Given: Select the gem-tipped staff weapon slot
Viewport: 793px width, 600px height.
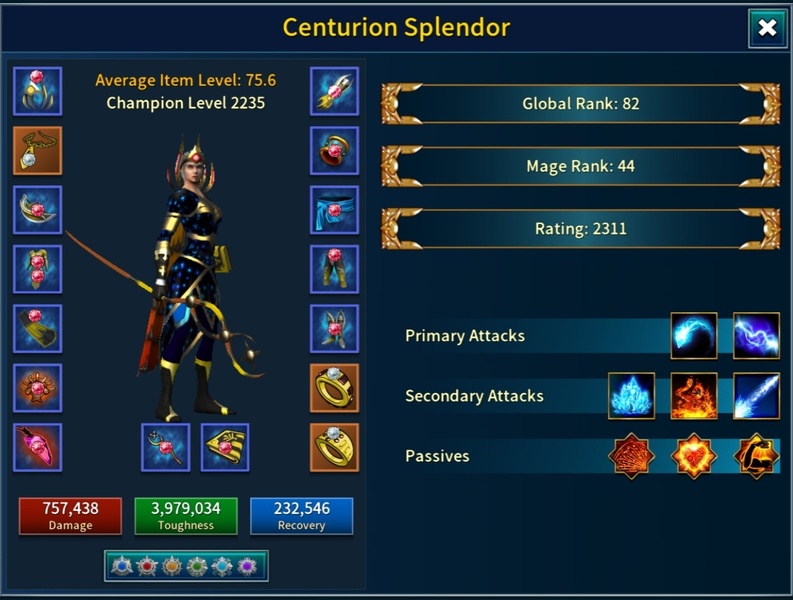Looking at the screenshot, I should tap(166, 447).
